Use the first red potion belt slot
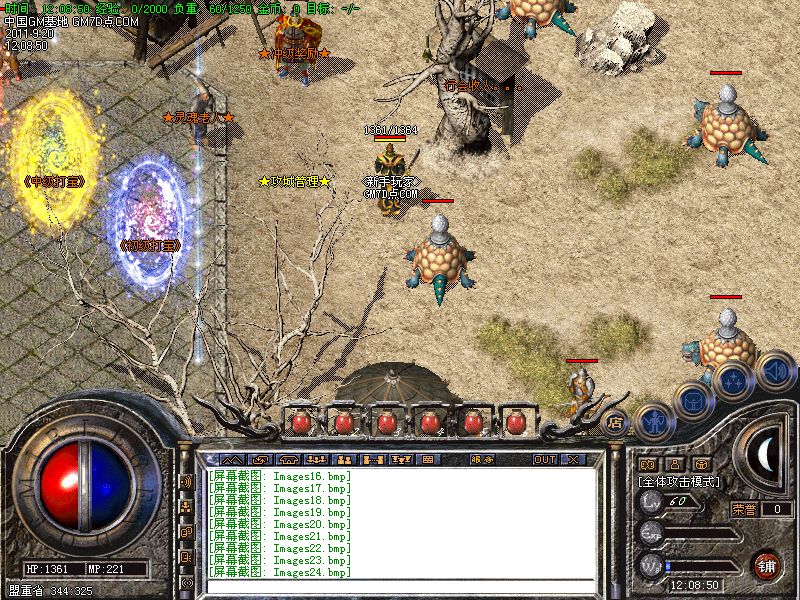The height and width of the screenshot is (600, 800). (x=299, y=422)
